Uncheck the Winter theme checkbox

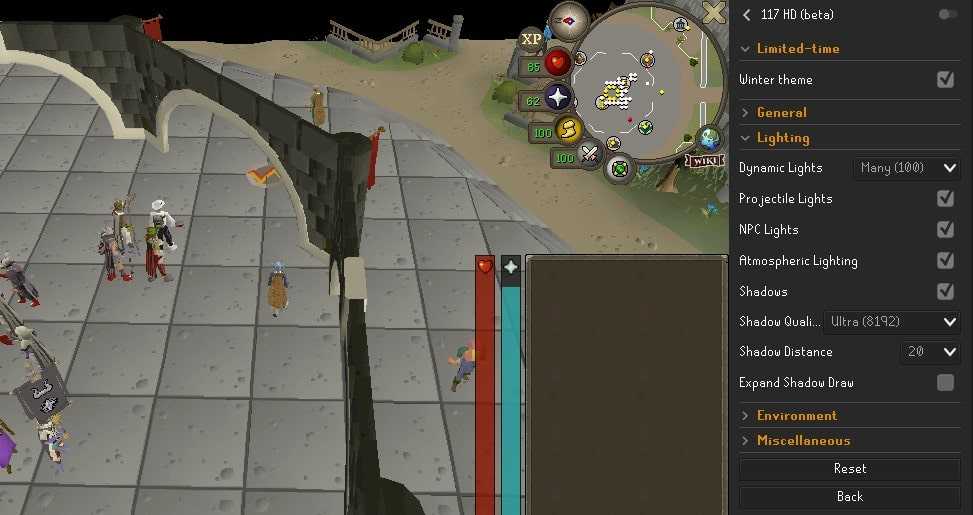[x=945, y=80]
